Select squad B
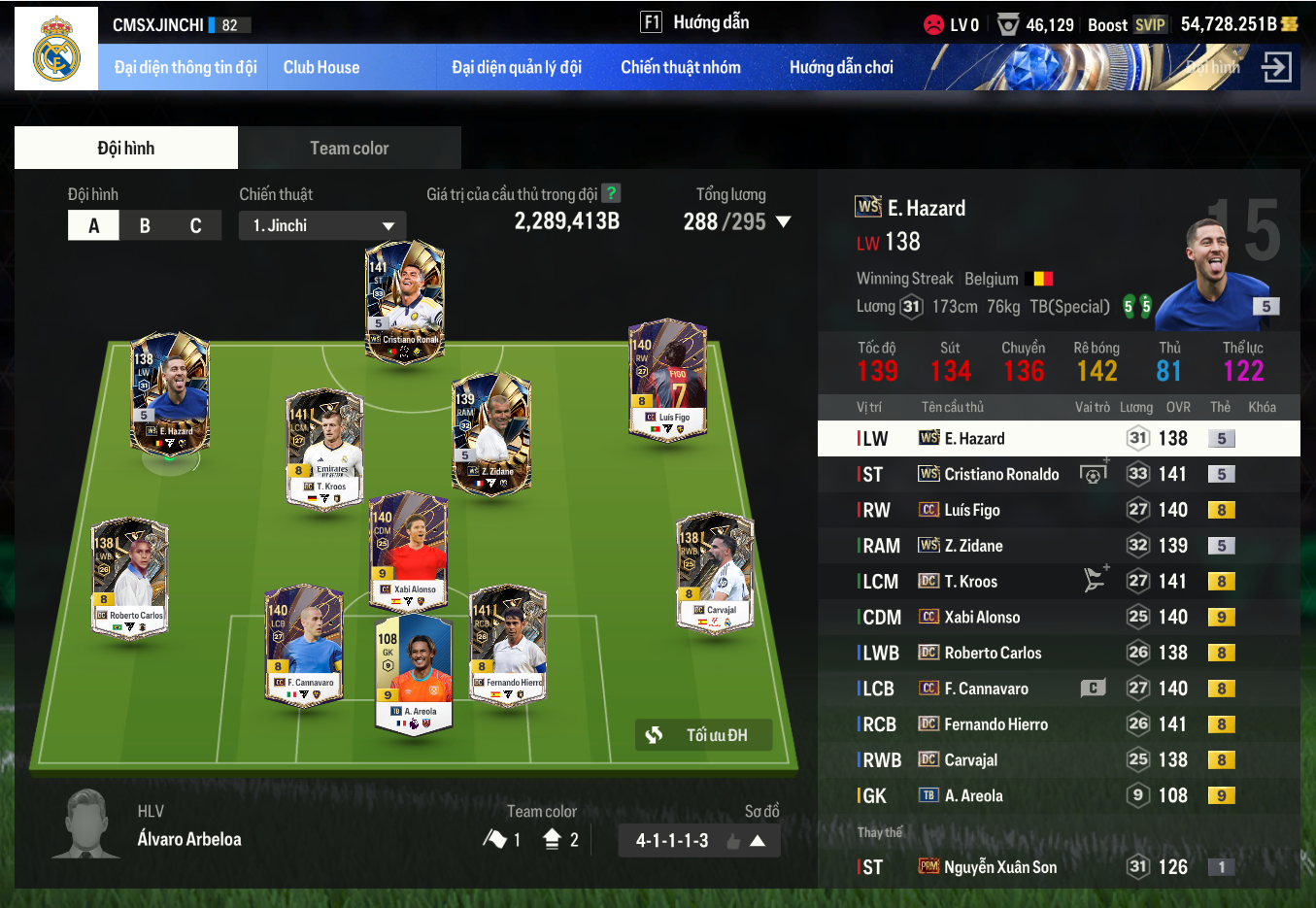1316x908 pixels. point(145,225)
